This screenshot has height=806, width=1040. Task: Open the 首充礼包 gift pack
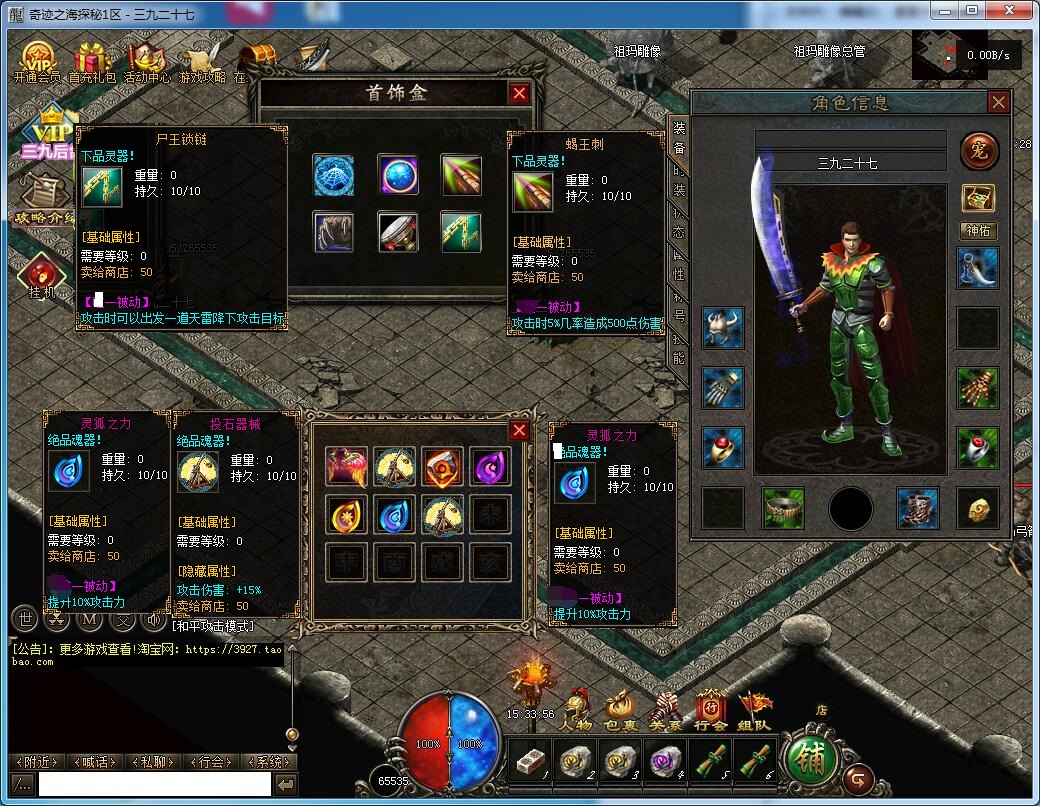pos(92,62)
